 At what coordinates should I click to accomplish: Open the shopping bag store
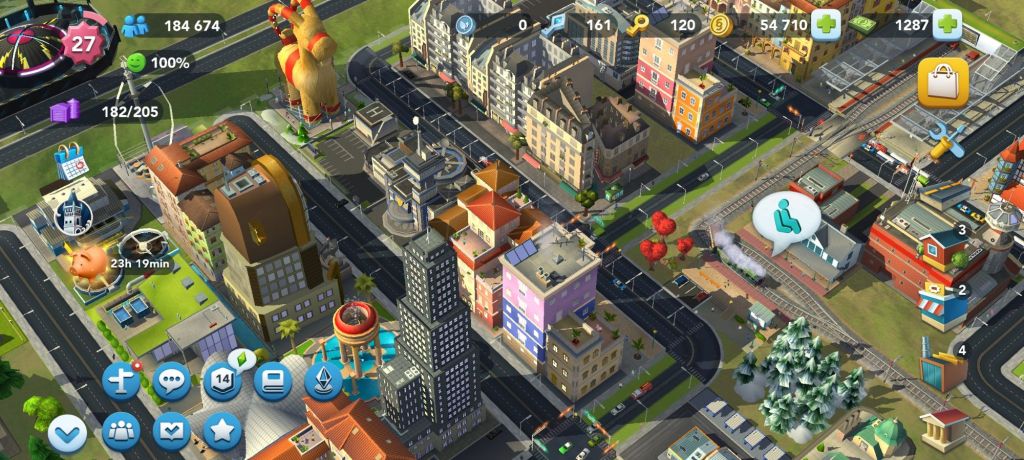point(942,83)
